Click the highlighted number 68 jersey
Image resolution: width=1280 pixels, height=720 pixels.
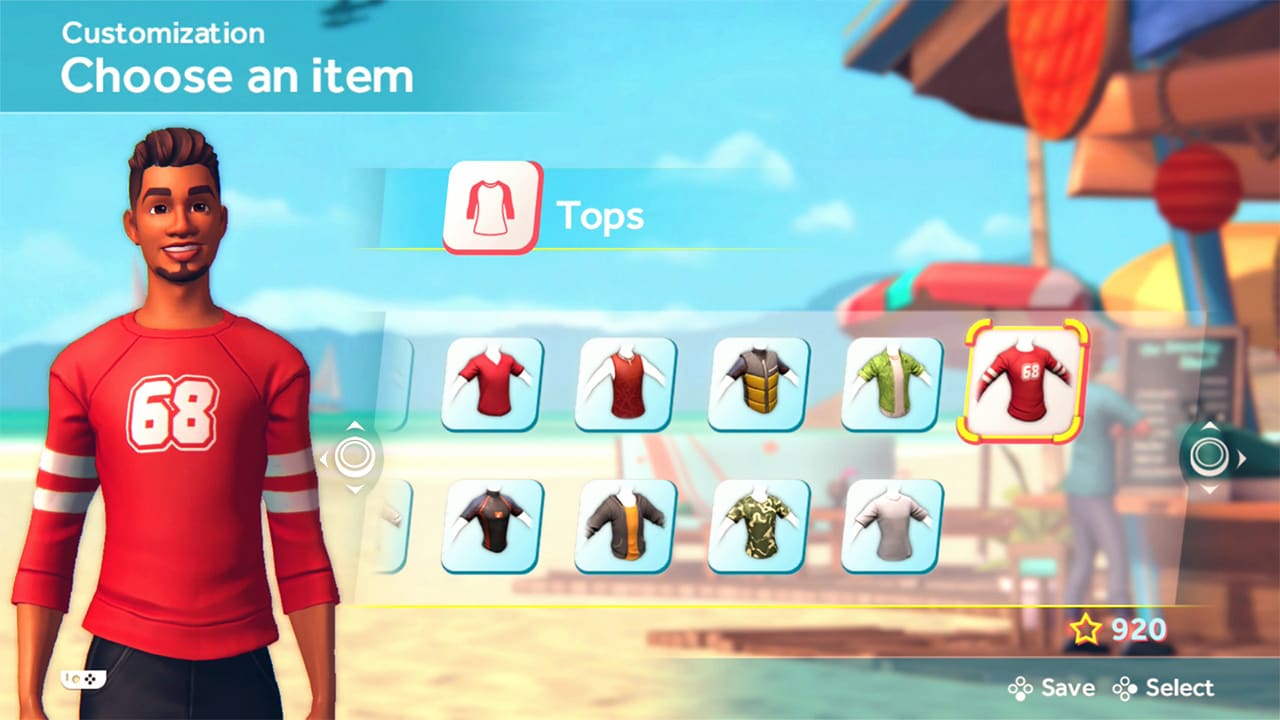pyautogui.click(x=1023, y=383)
